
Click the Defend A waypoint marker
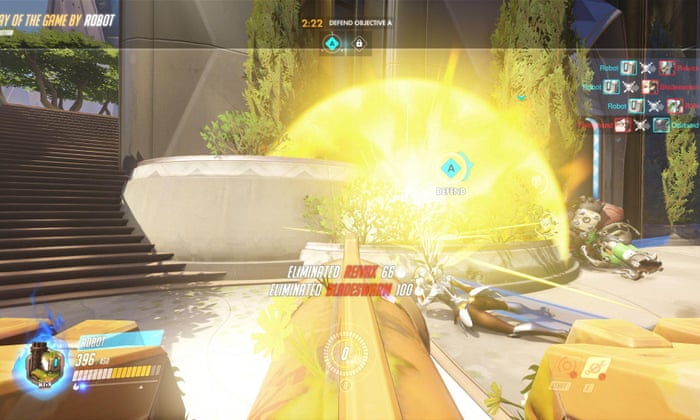click(x=451, y=167)
